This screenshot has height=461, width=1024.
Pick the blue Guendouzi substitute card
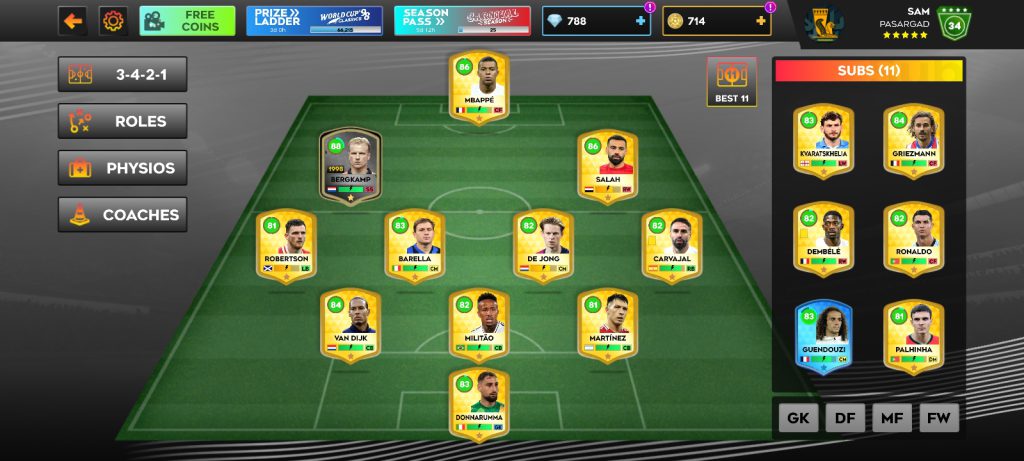pos(823,337)
